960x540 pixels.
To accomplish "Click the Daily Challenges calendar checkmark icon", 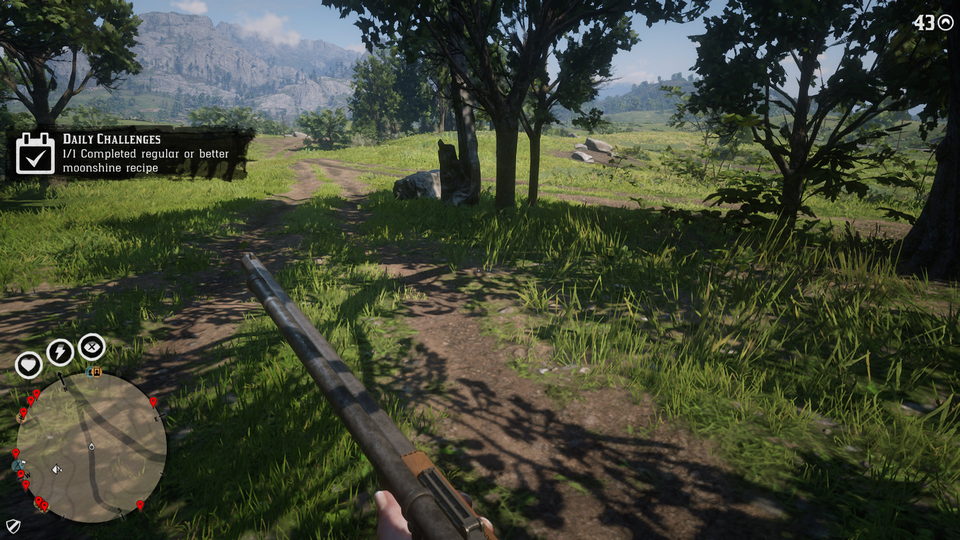I will pyautogui.click(x=35, y=154).
